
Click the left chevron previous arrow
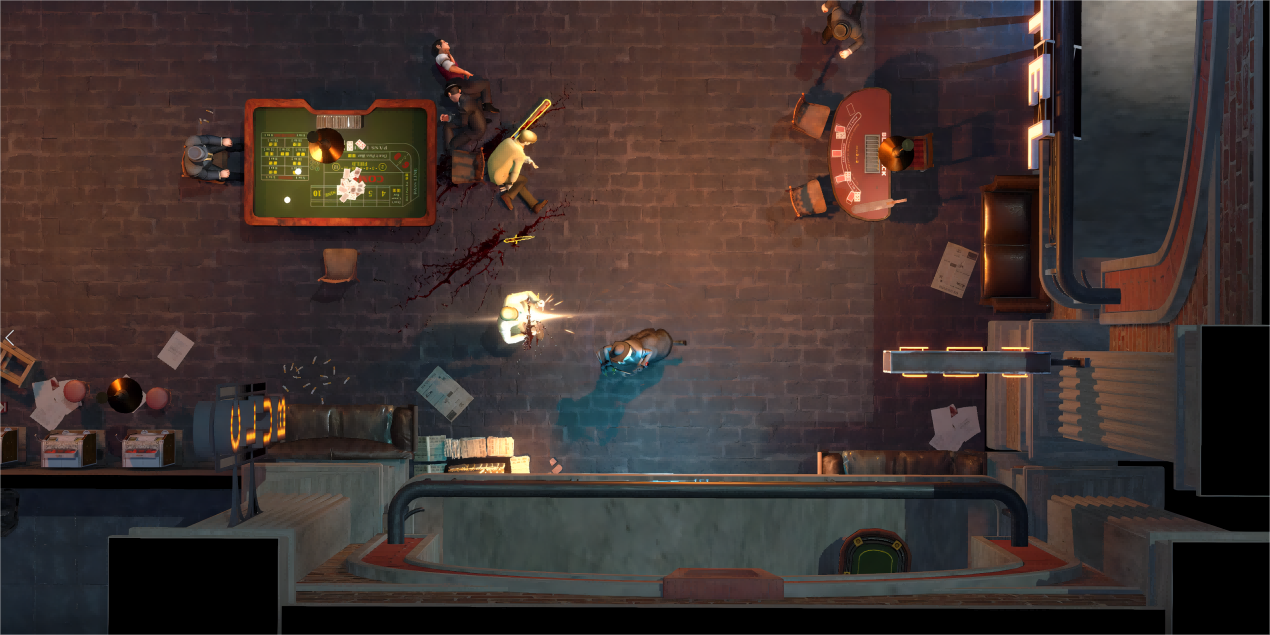[x=9, y=337]
